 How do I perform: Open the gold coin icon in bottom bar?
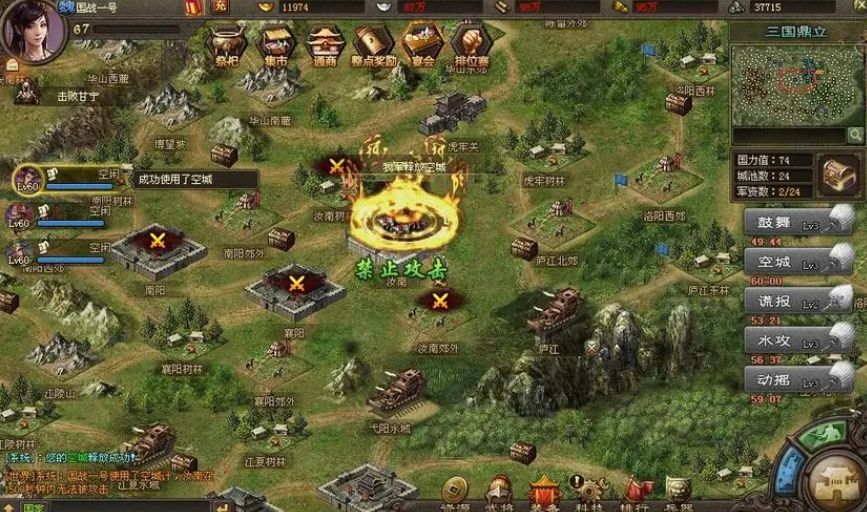[x=455, y=490]
